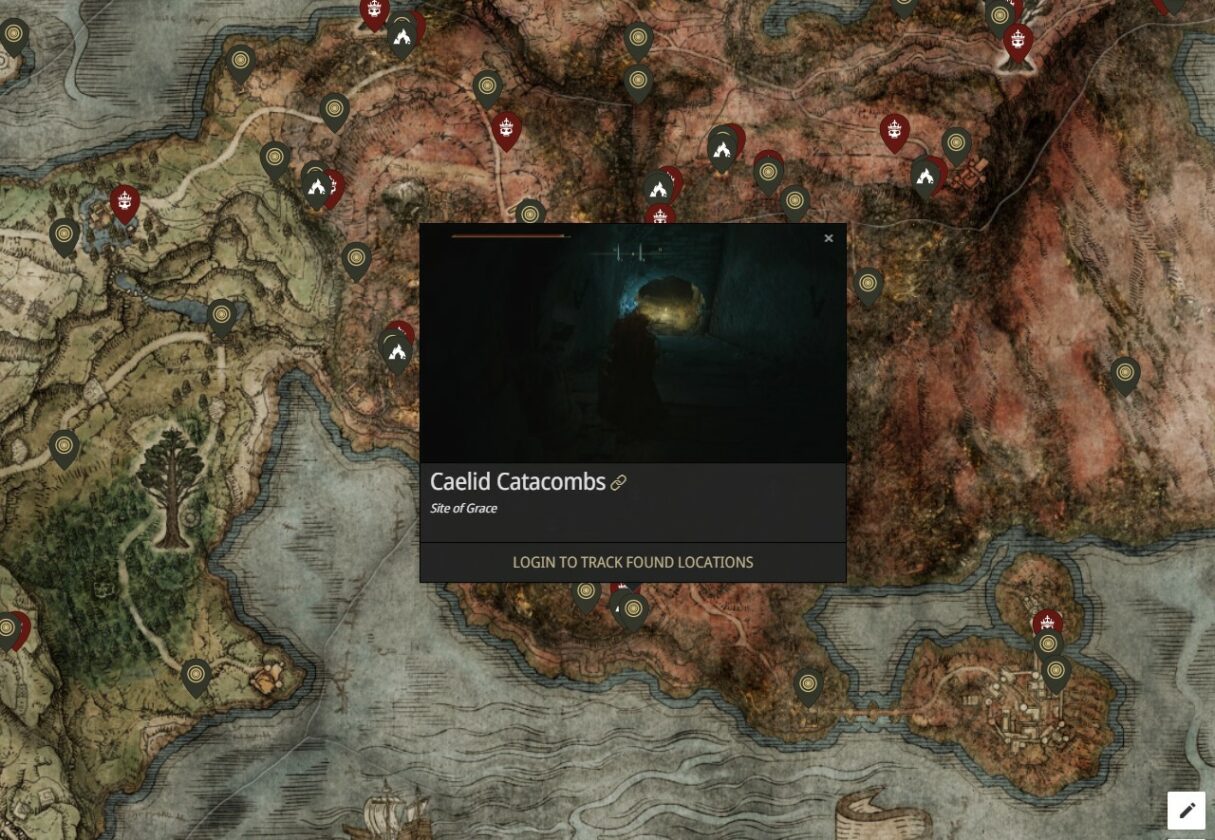Select the grace marker on the southwestern peninsula

click(196, 675)
